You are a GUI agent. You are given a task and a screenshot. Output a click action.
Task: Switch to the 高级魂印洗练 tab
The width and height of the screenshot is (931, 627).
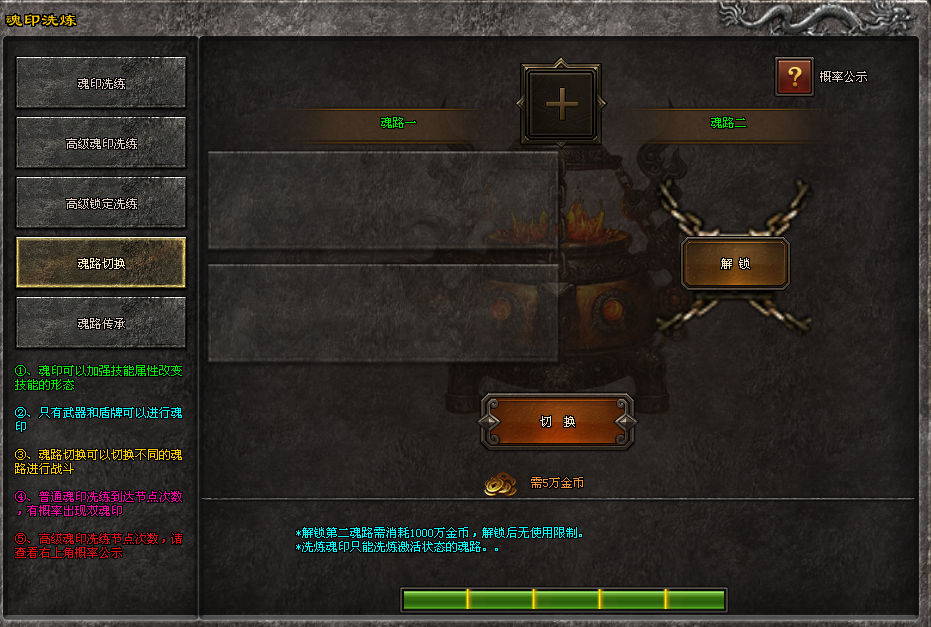click(x=101, y=143)
